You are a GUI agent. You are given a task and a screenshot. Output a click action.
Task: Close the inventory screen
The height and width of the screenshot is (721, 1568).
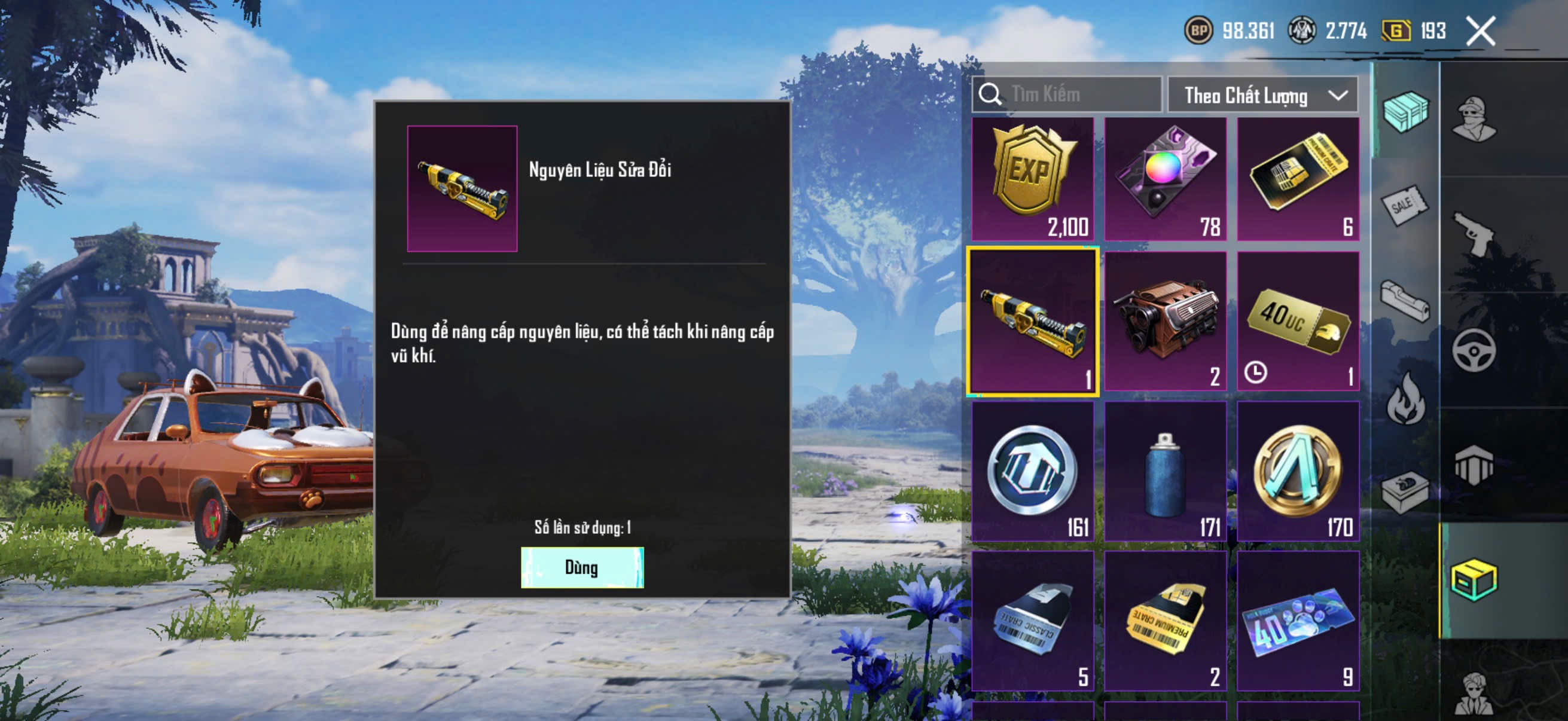click(x=1480, y=31)
